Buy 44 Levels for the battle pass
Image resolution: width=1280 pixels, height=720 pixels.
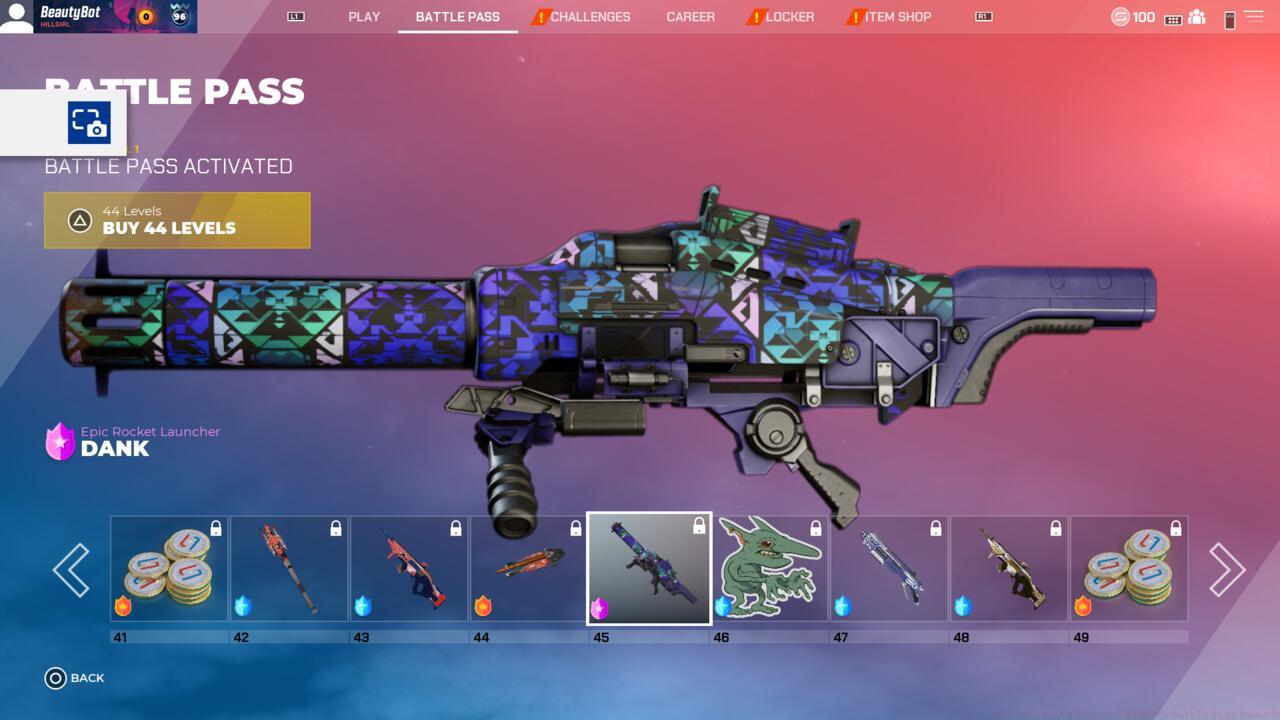[177, 220]
